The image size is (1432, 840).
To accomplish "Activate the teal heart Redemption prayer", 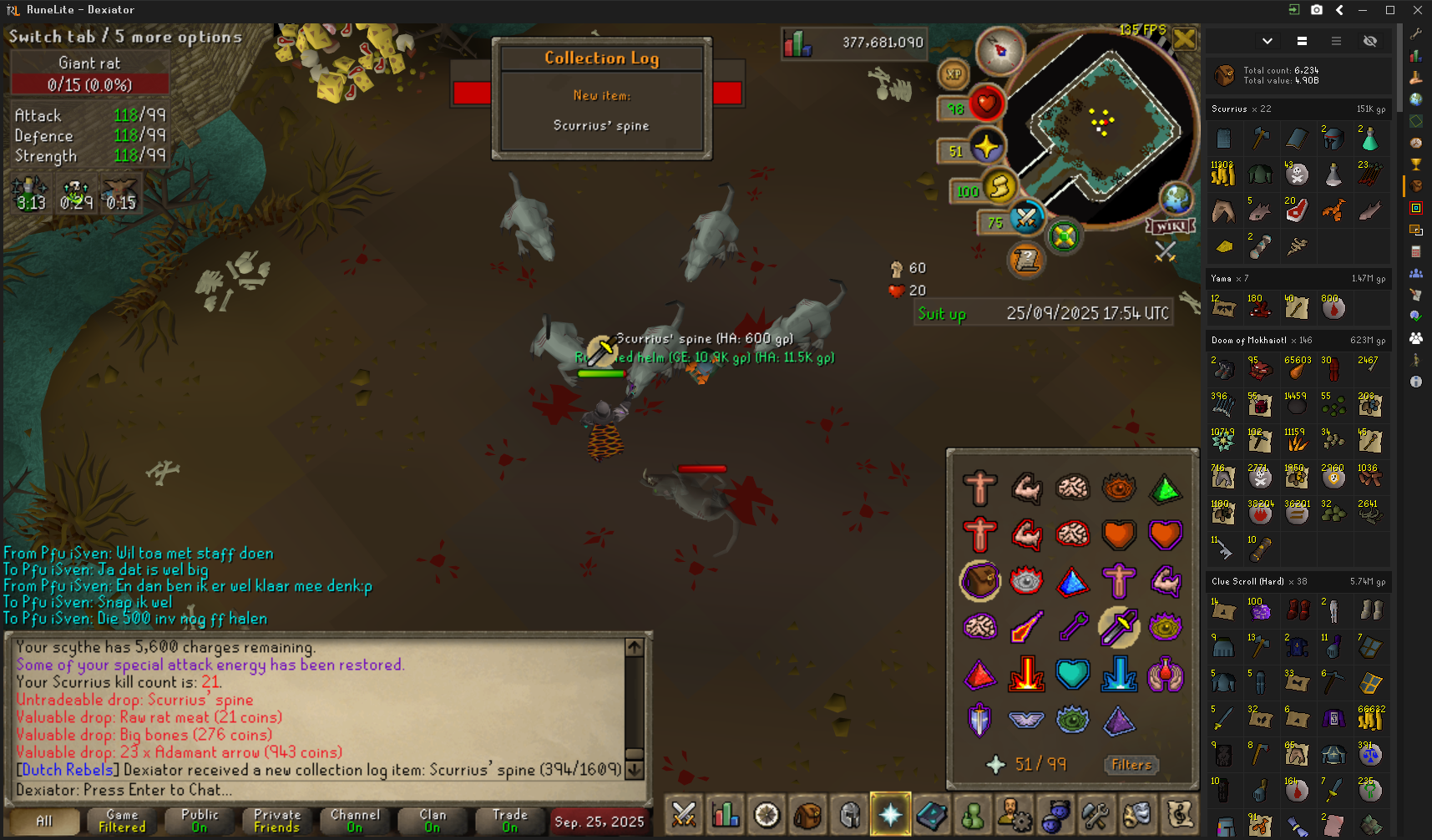I will click(1072, 673).
